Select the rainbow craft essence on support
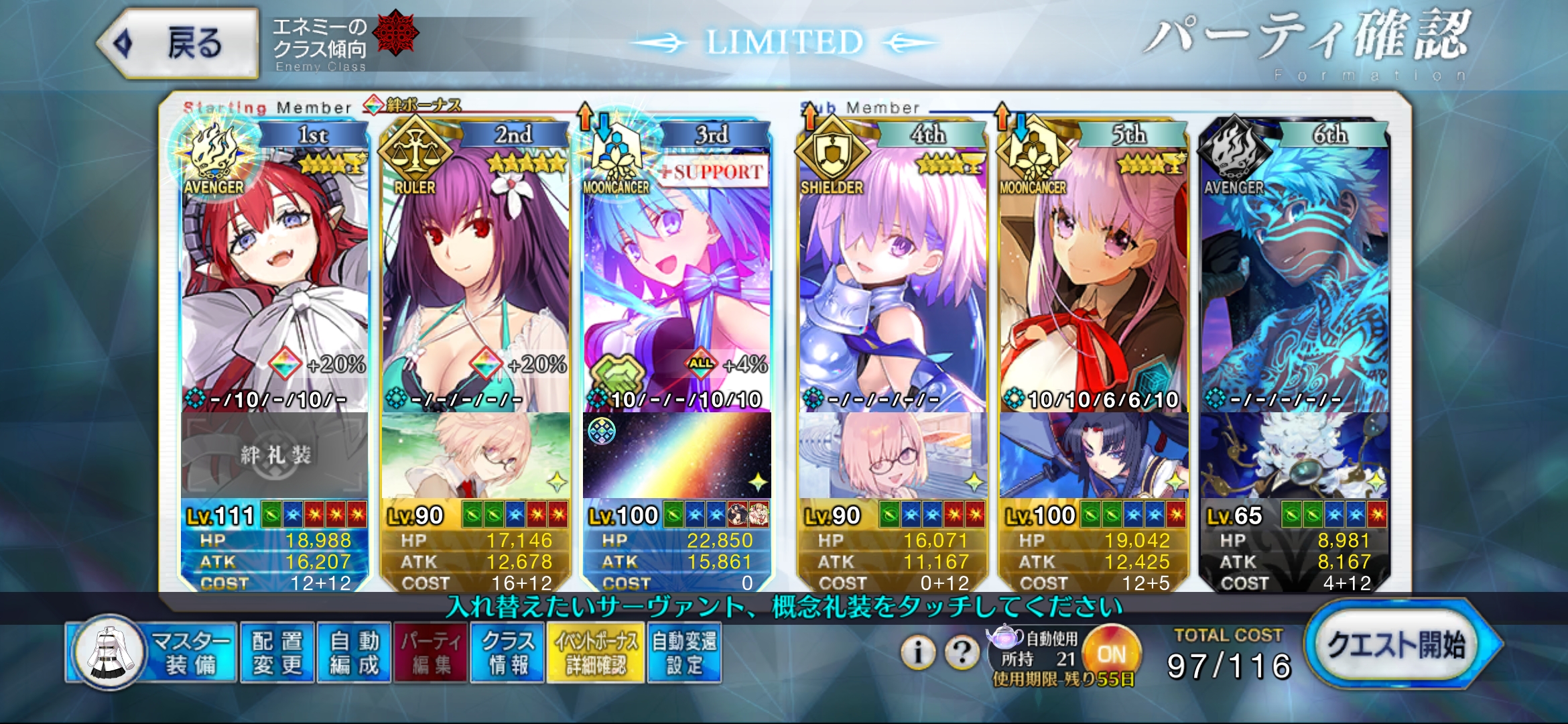 tap(677, 455)
